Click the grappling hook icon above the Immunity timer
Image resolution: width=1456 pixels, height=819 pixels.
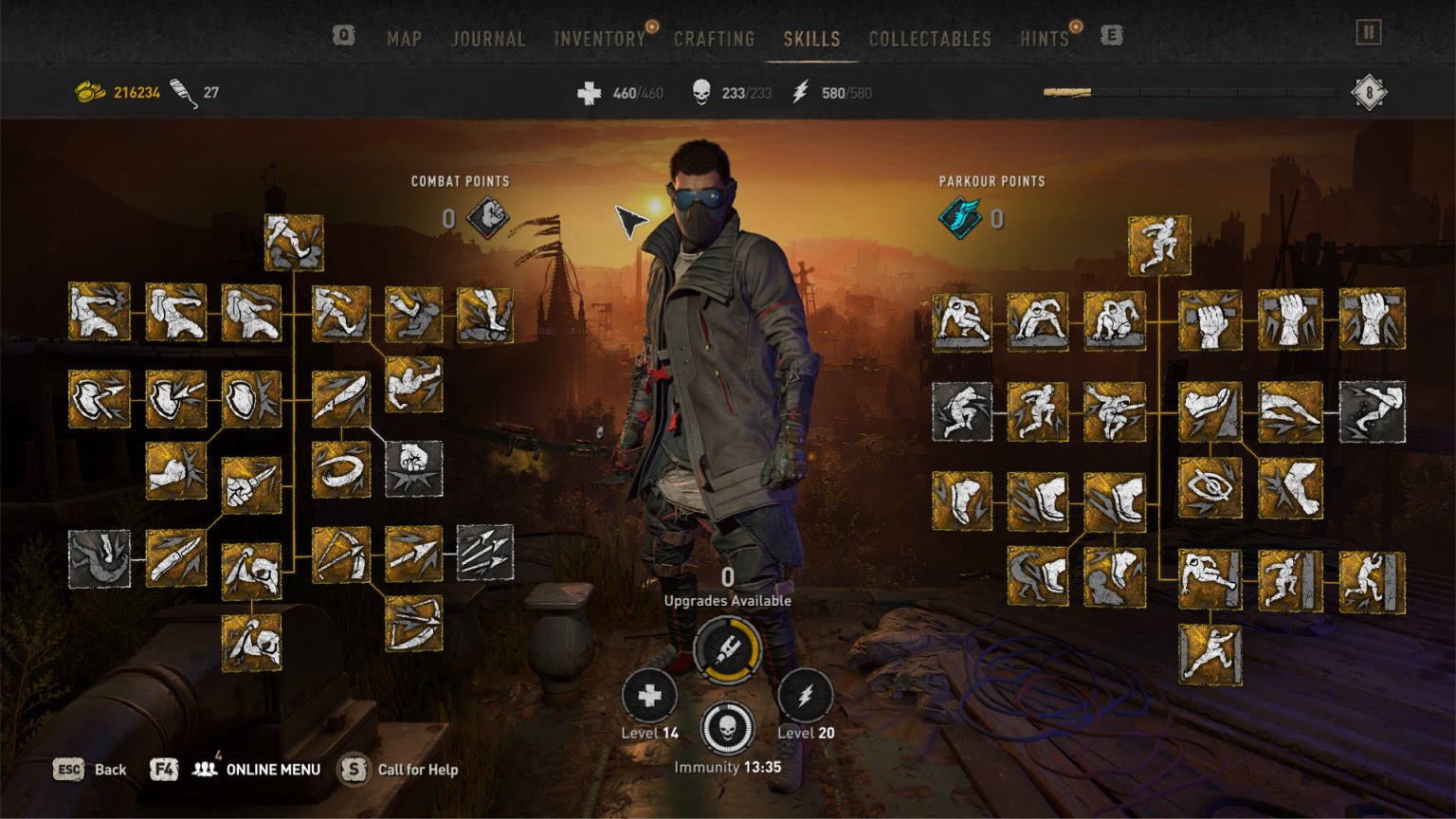pyautogui.click(x=729, y=649)
